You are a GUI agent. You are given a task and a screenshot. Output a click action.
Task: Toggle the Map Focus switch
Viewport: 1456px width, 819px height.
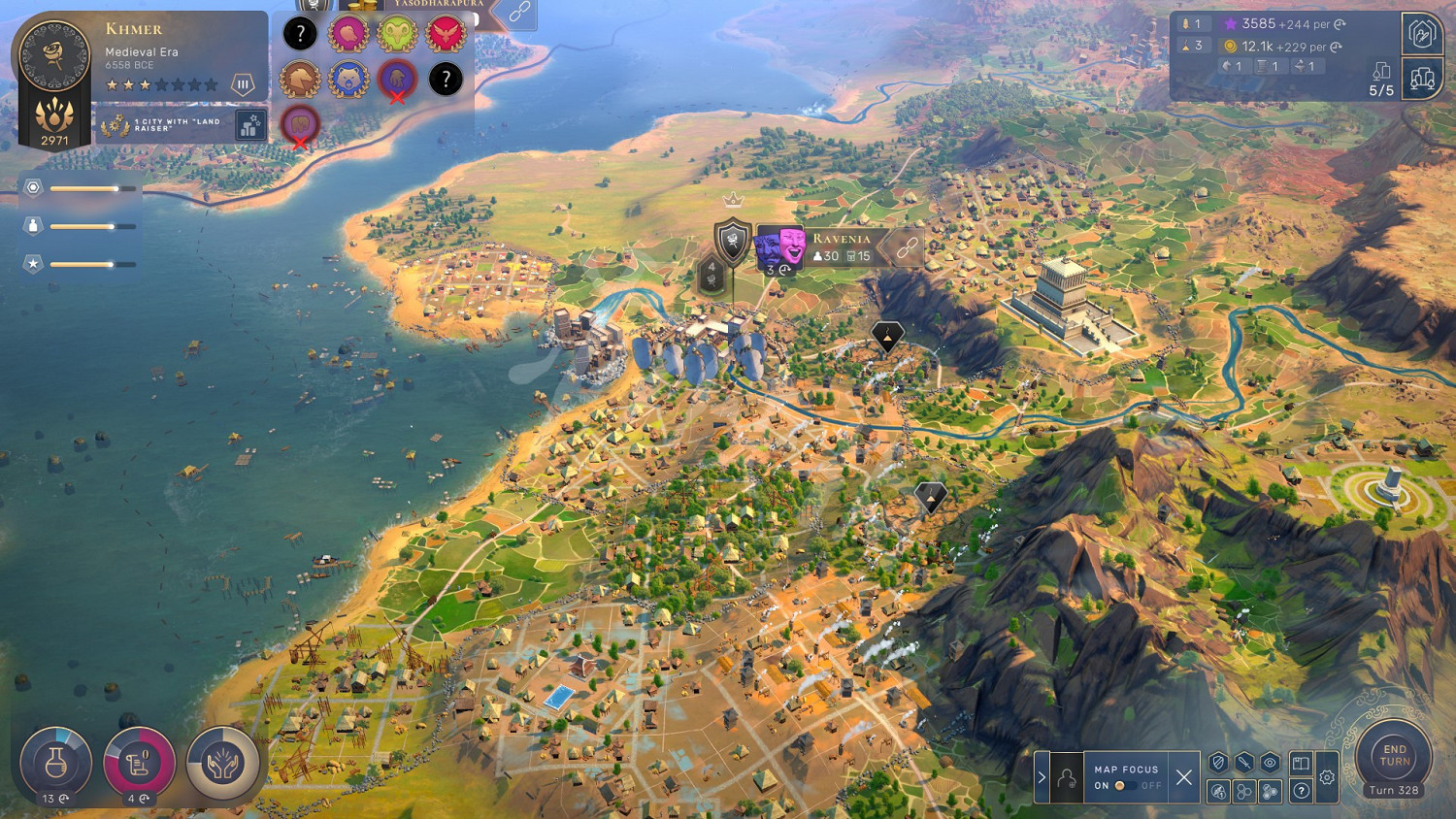click(x=1122, y=785)
